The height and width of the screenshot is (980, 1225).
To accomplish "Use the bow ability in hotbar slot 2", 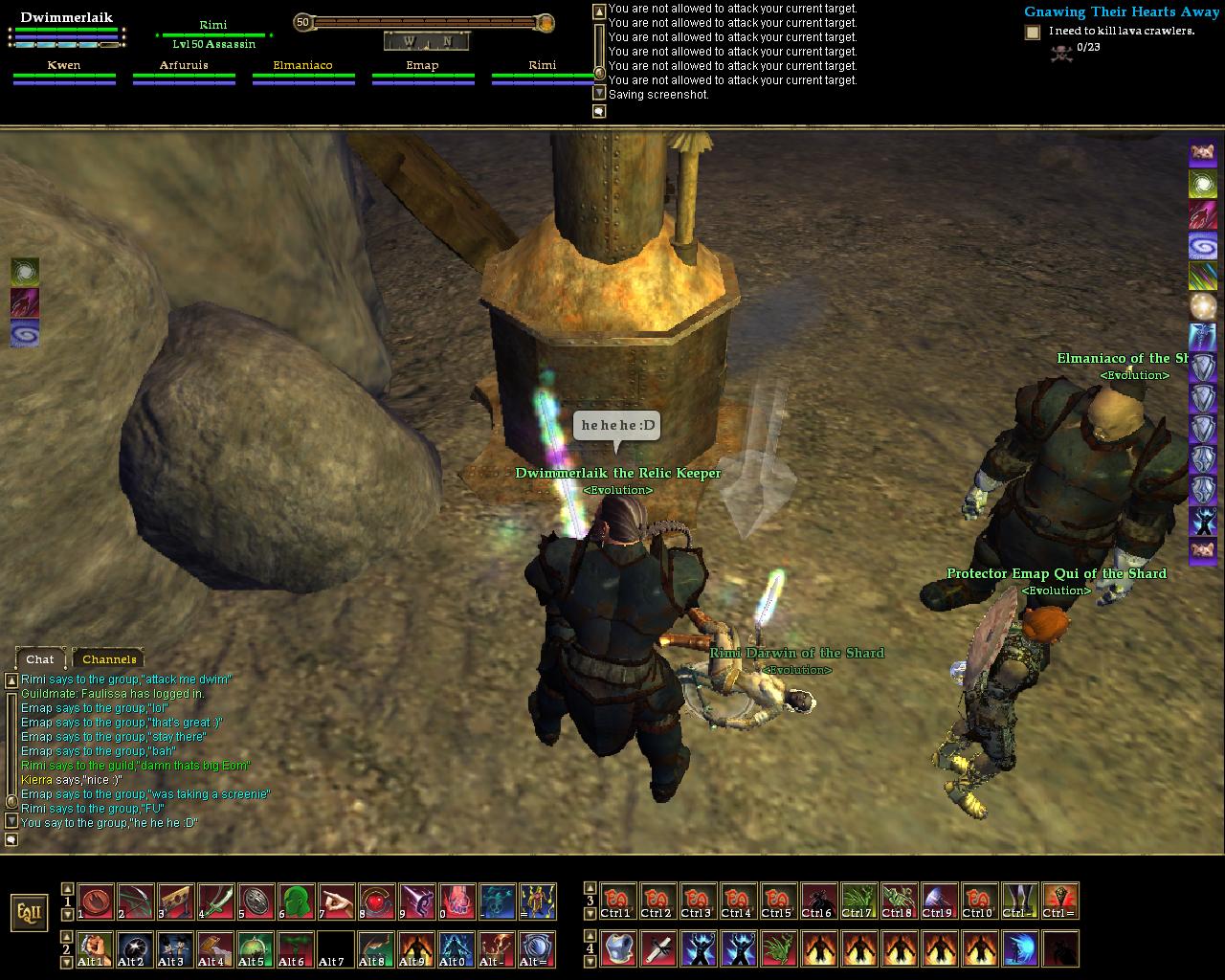I will (x=135, y=902).
